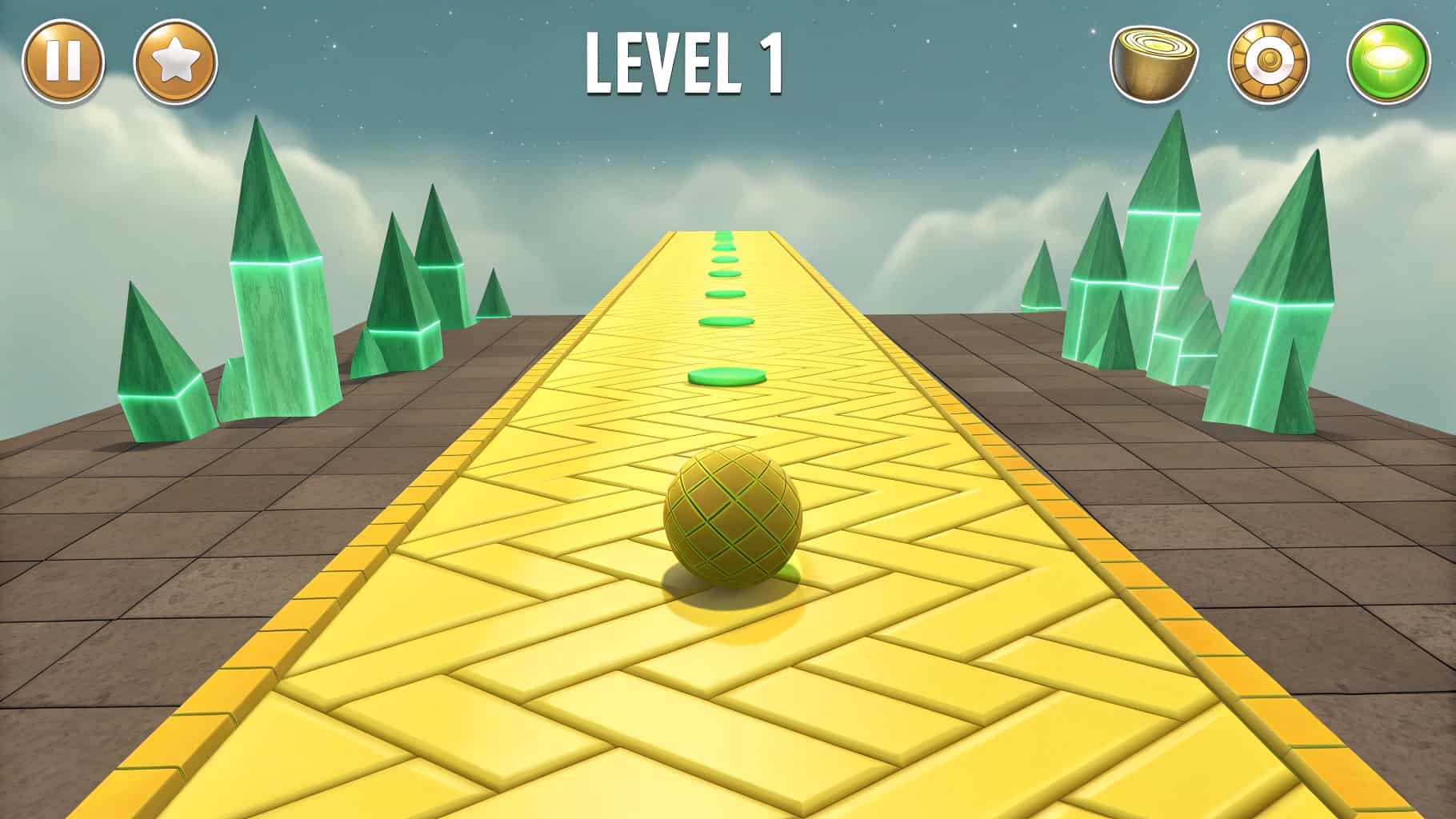Toggle the green gem indicator on
The width and height of the screenshot is (1456, 819).
tap(1386, 61)
